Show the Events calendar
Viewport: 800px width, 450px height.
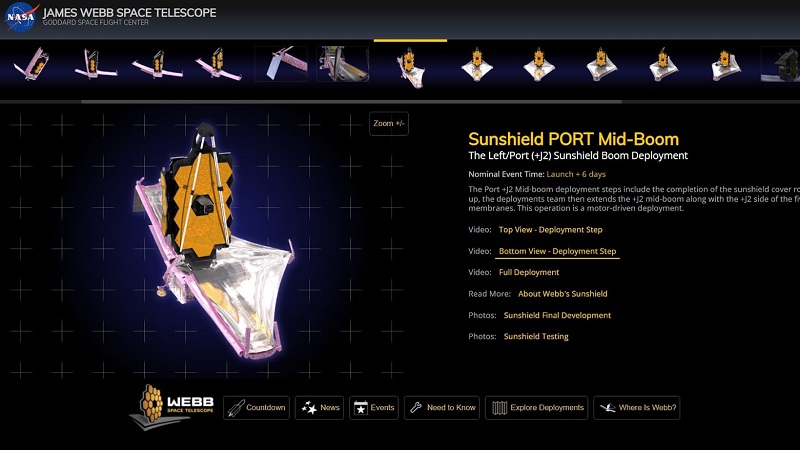point(374,407)
